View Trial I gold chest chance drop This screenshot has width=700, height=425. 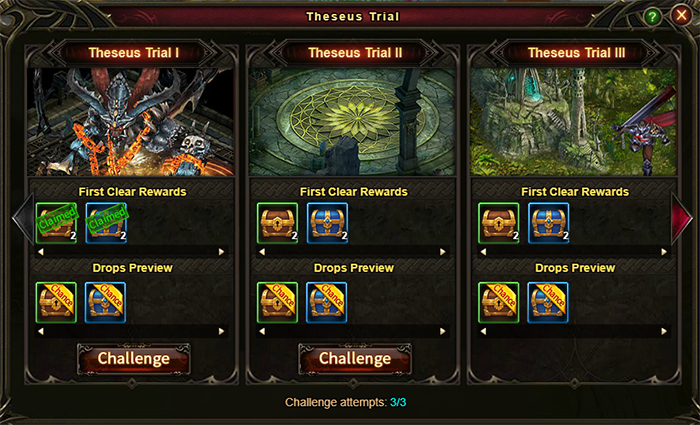pos(56,302)
